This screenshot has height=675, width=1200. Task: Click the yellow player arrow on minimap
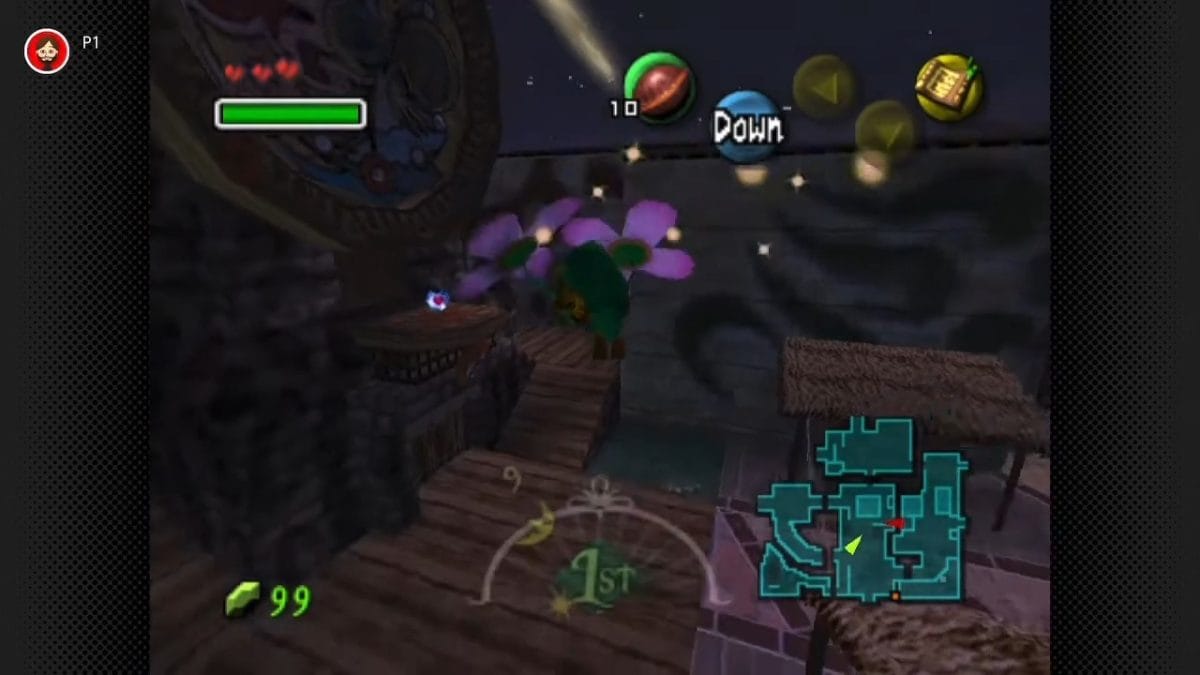pyautogui.click(x=853, y=544)
